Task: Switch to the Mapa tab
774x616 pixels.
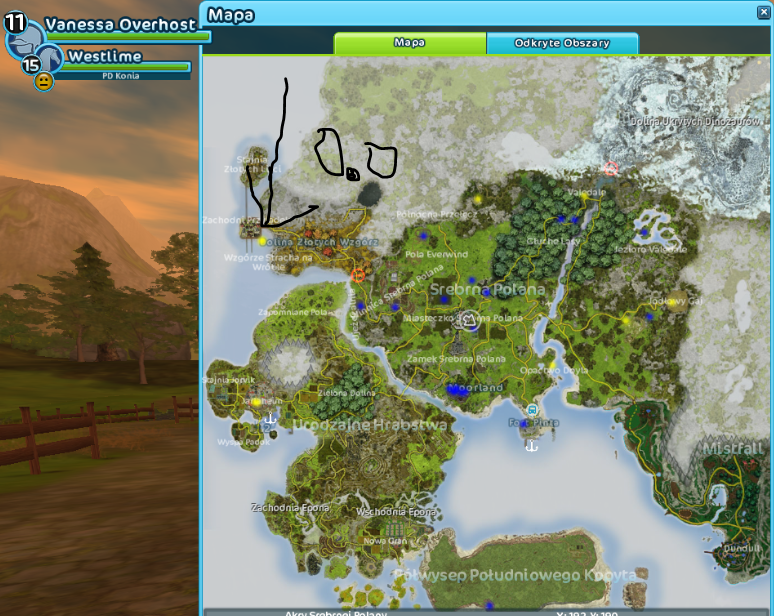Action: (410, 43)
